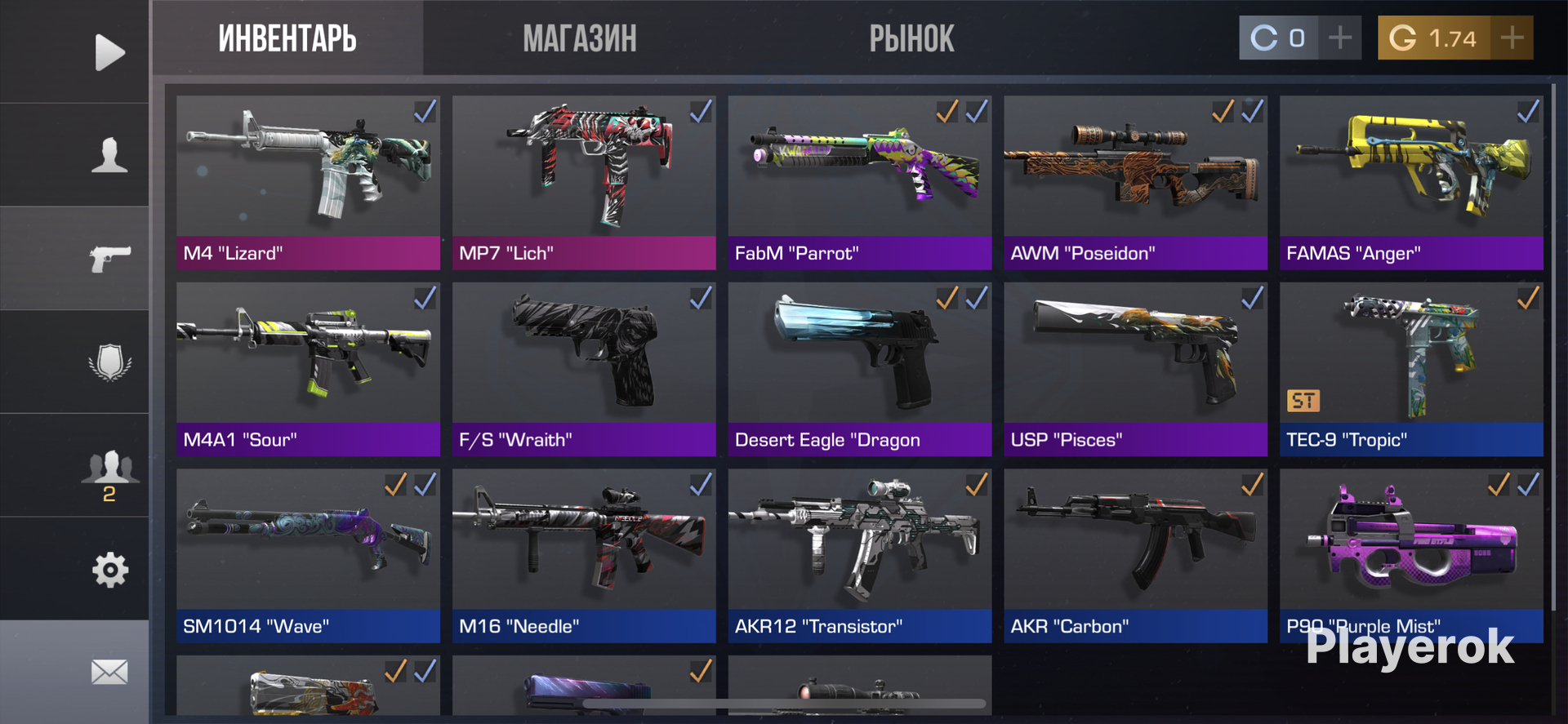Switch to the Магазин tab
This screenshot has width=1568, height=724.
coord(579,38)
